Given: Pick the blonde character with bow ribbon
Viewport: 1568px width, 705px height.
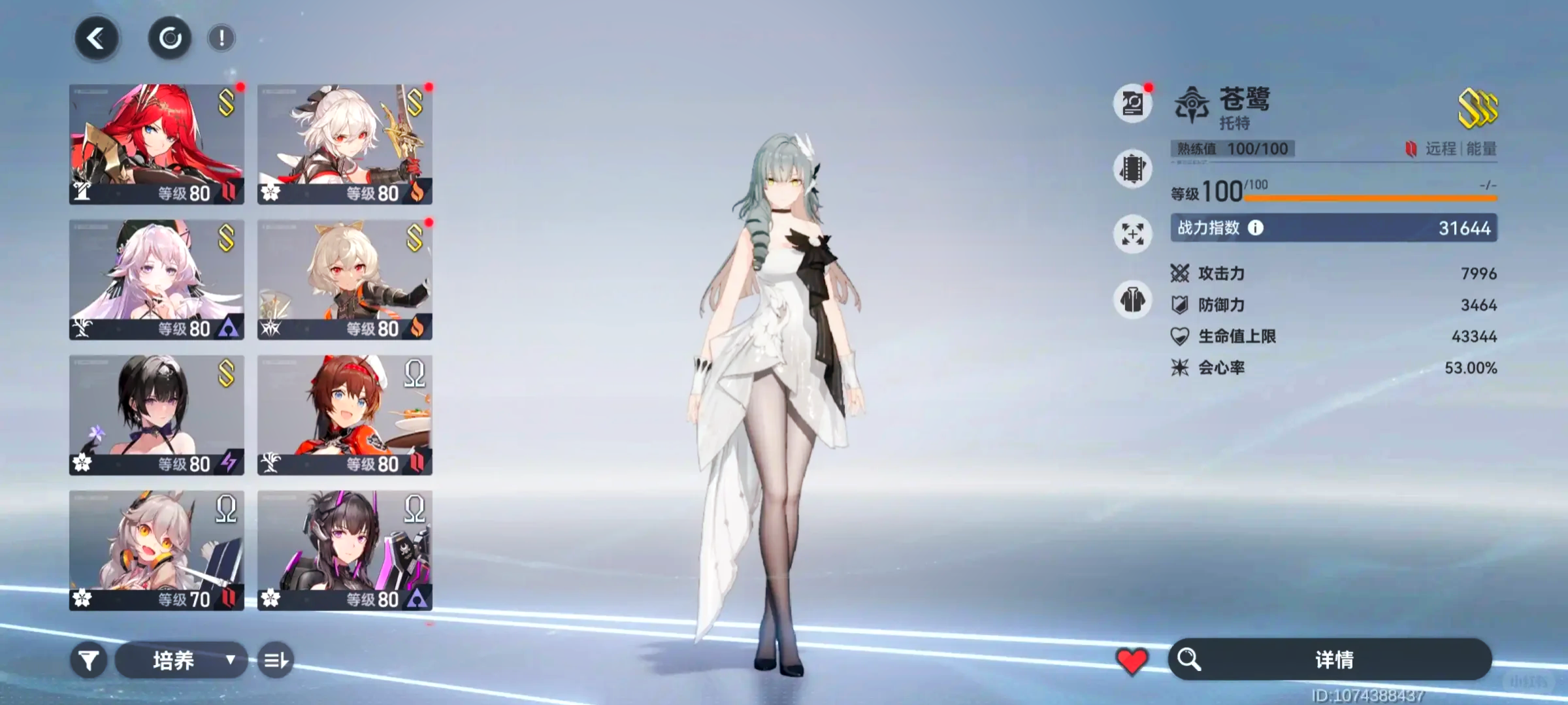Looking at the screenshot, I should pos(345,280).
